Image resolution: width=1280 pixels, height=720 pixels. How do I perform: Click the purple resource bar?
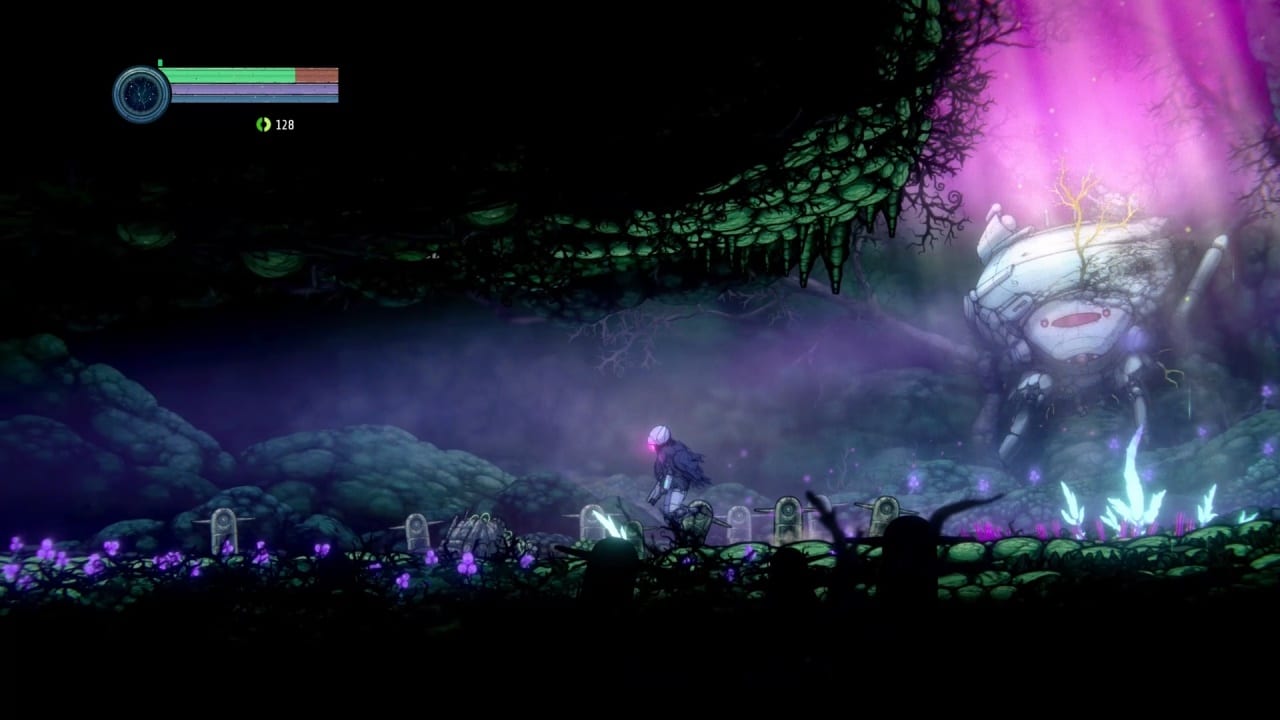tap(245, 88)
